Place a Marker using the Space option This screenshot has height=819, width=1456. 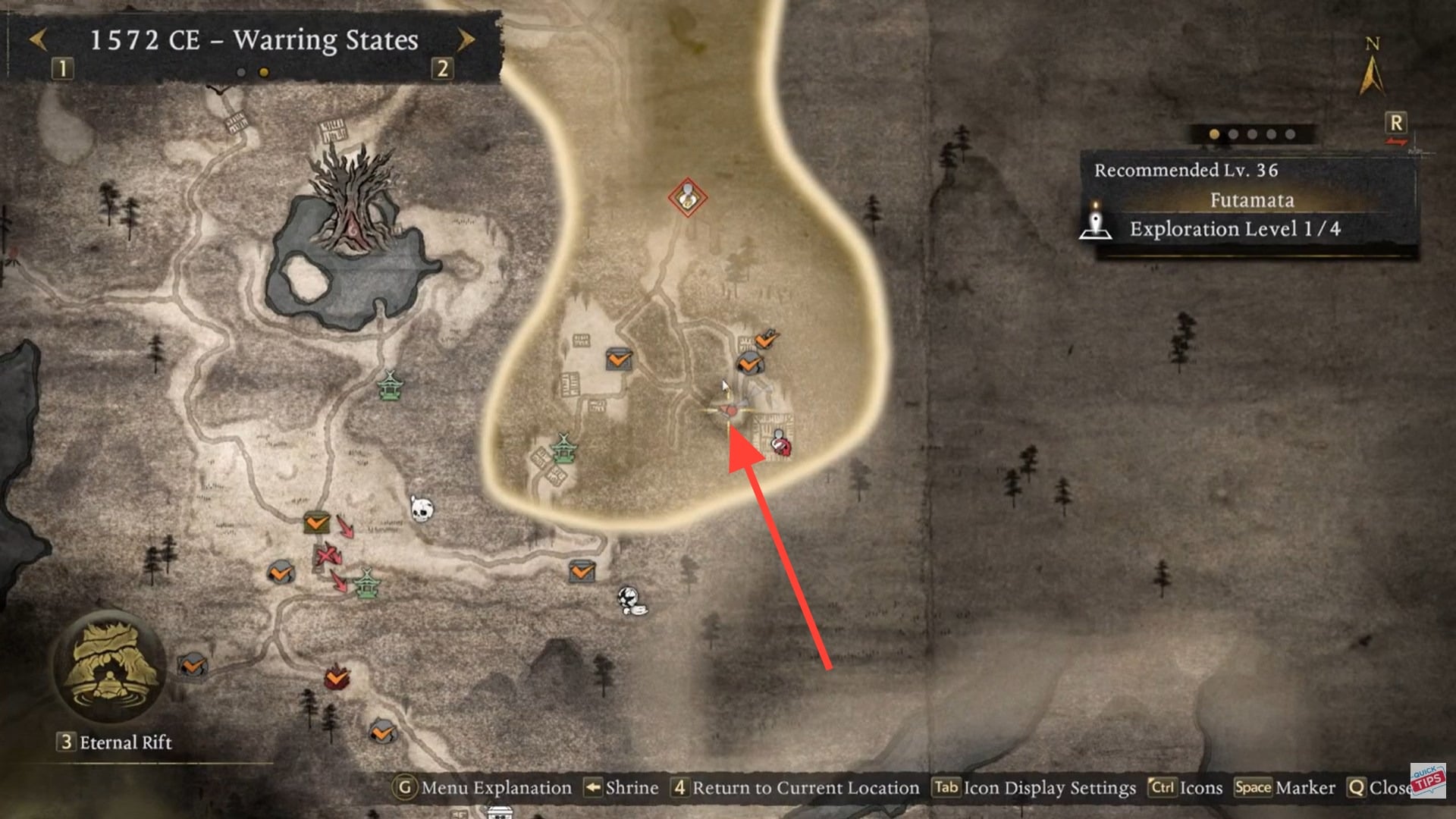point(1278,788)
